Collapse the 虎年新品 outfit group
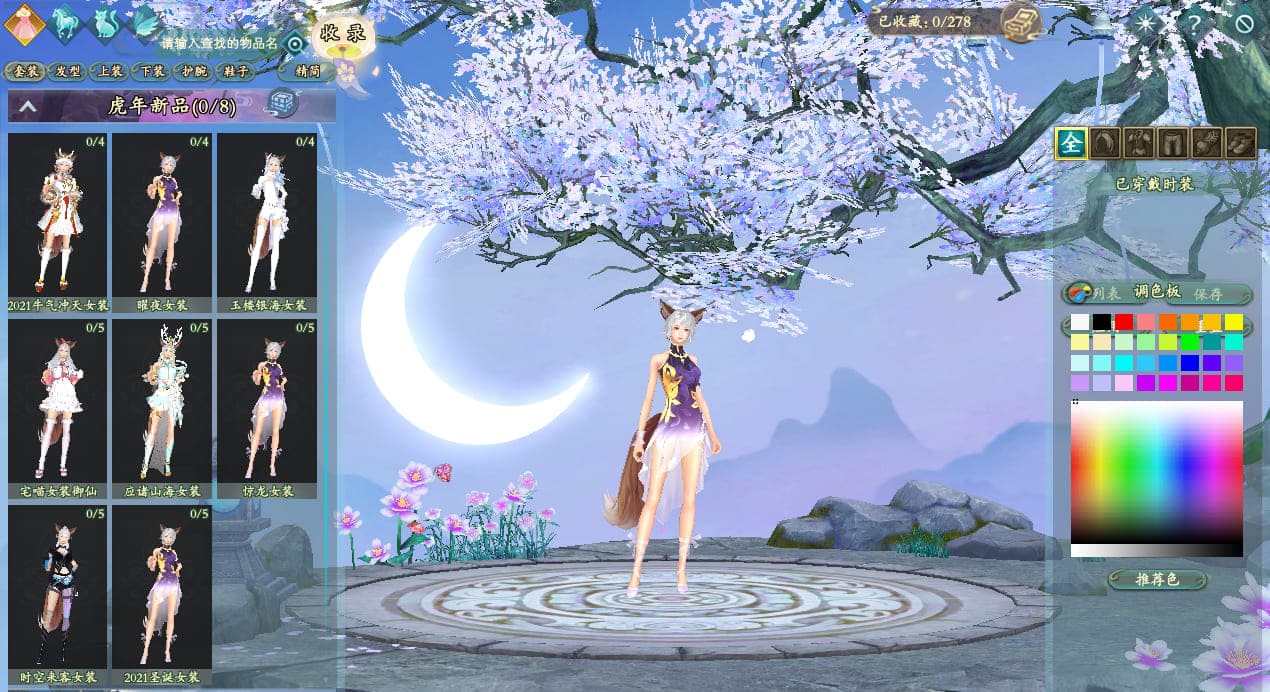The width and height of the screenshot is (1270, 692). [x=28, y=105]
